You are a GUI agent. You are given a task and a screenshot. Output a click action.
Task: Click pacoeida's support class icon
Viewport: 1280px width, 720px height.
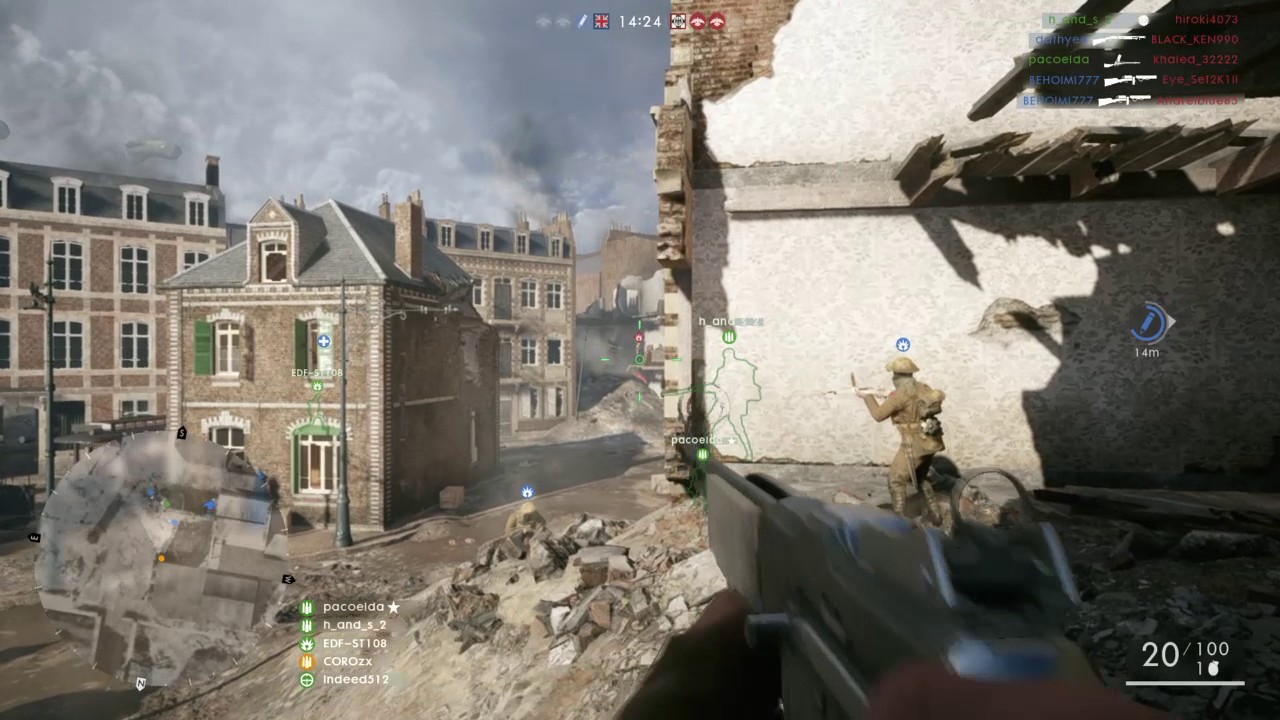(307, 606)
